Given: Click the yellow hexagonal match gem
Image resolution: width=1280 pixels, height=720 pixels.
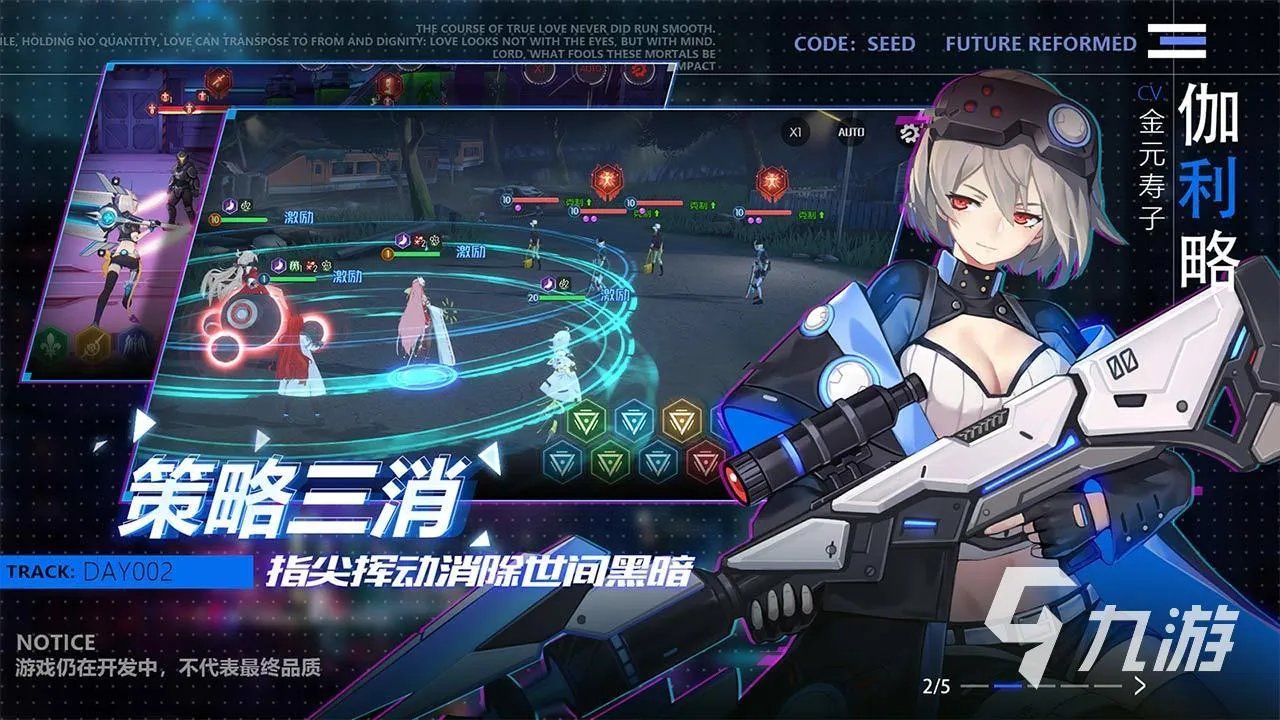Looking at the screenshot, I should point(682,420).
